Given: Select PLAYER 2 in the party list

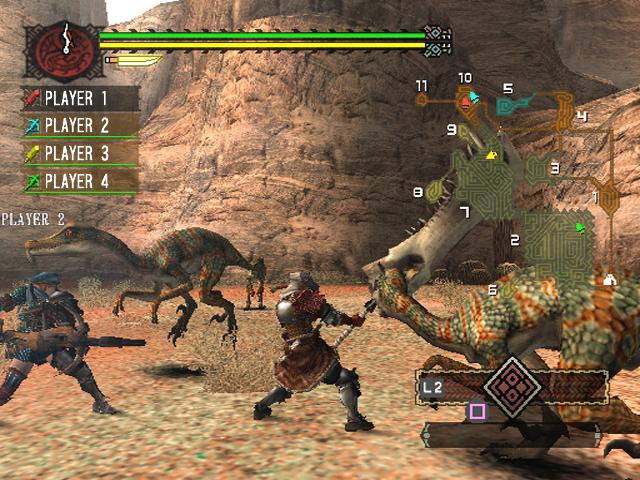Looking at the screenshot, I should click(x=78, y=126).
